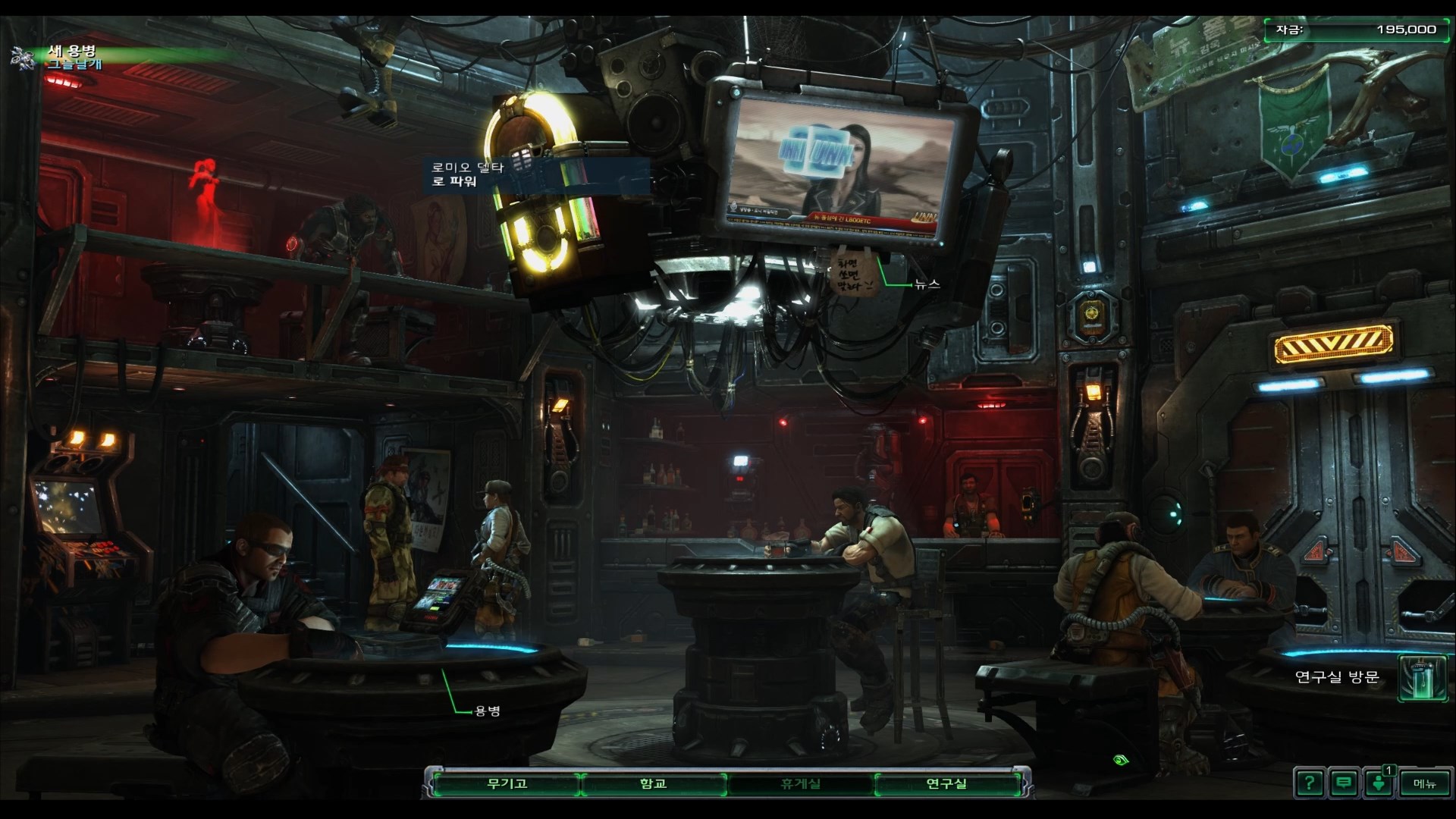Select the 뉴스 (News) hotspot label
Viewport: 1456px width, 819px height.
pyautogui.click(x=927, y=284)
